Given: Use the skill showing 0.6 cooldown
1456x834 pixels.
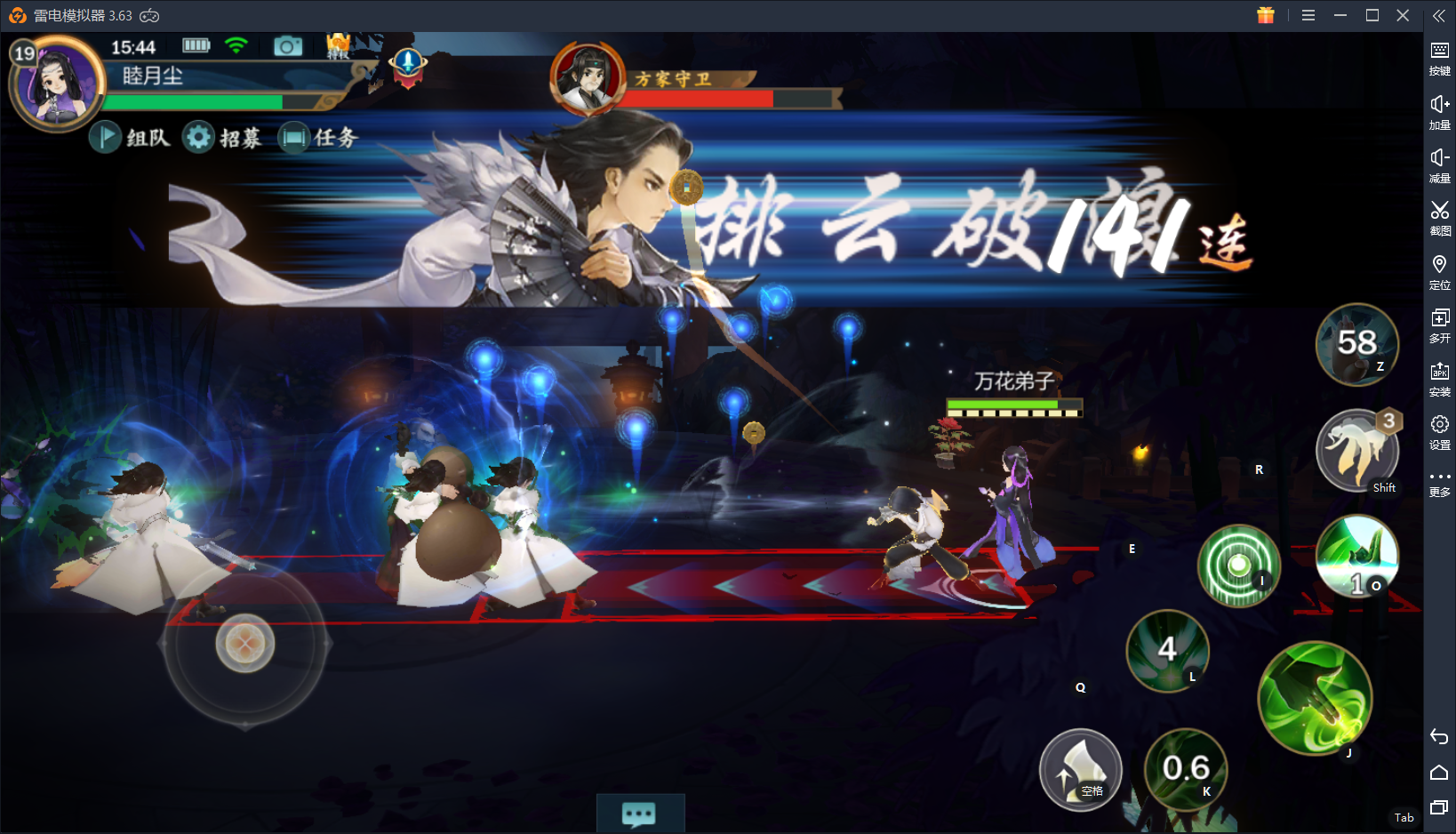Looking at the screenshot, I should tap(1186, 769).
